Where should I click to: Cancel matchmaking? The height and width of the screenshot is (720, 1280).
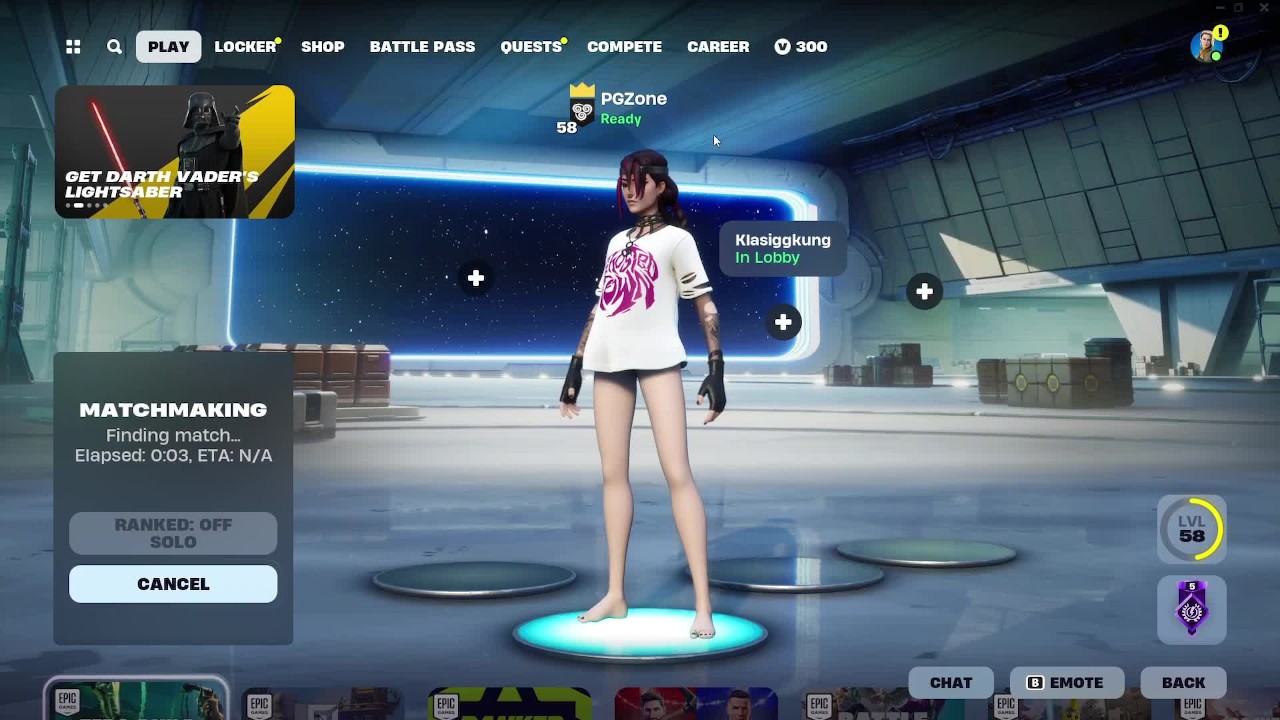click(173, 584)
